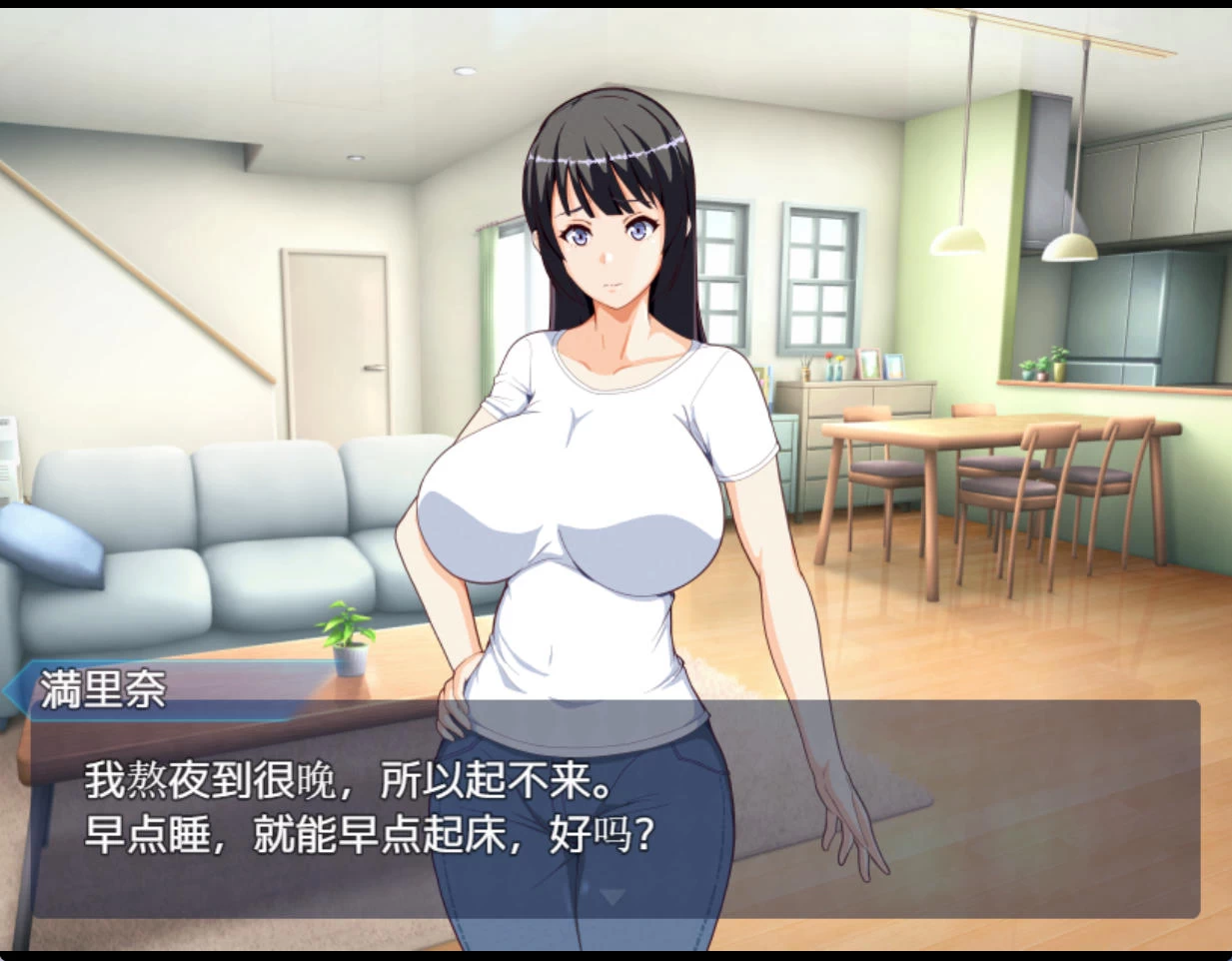Image resolution: width=1232 pixels, height=961 pixels.
Task: Click the dialogue continue arrow indicator
Action: tap(613, 895)
